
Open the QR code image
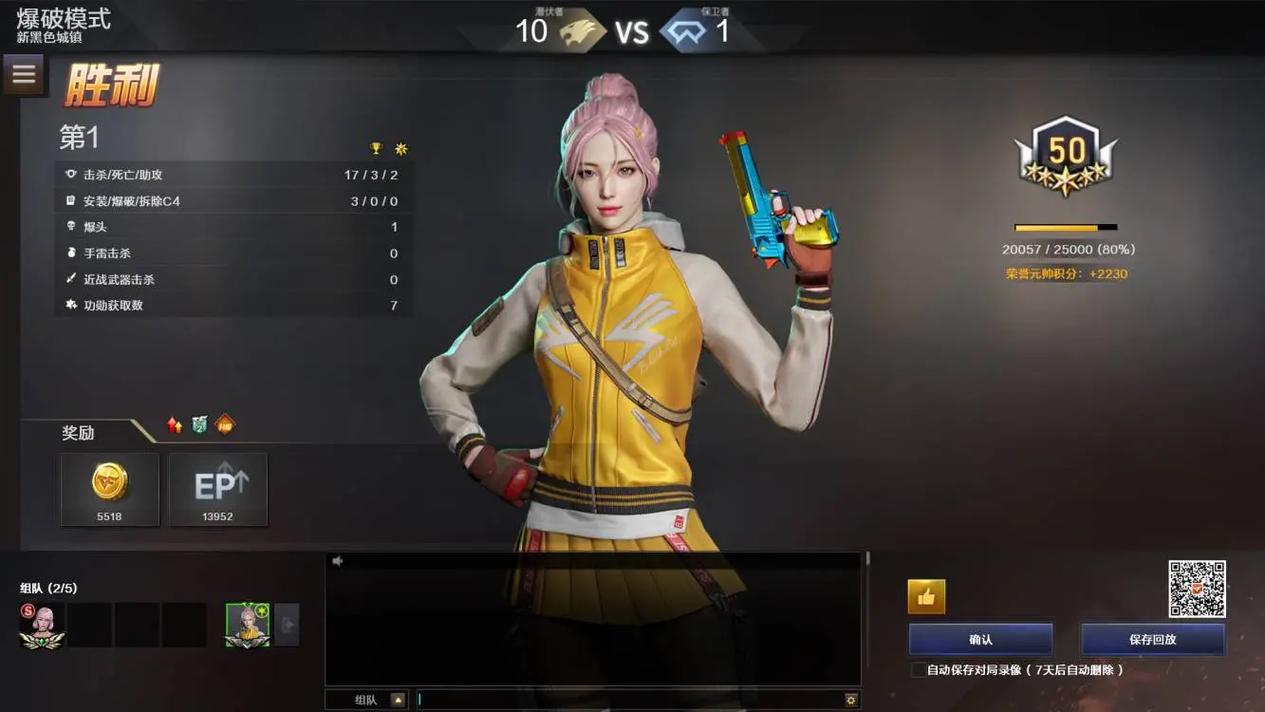coord(1197,589)
